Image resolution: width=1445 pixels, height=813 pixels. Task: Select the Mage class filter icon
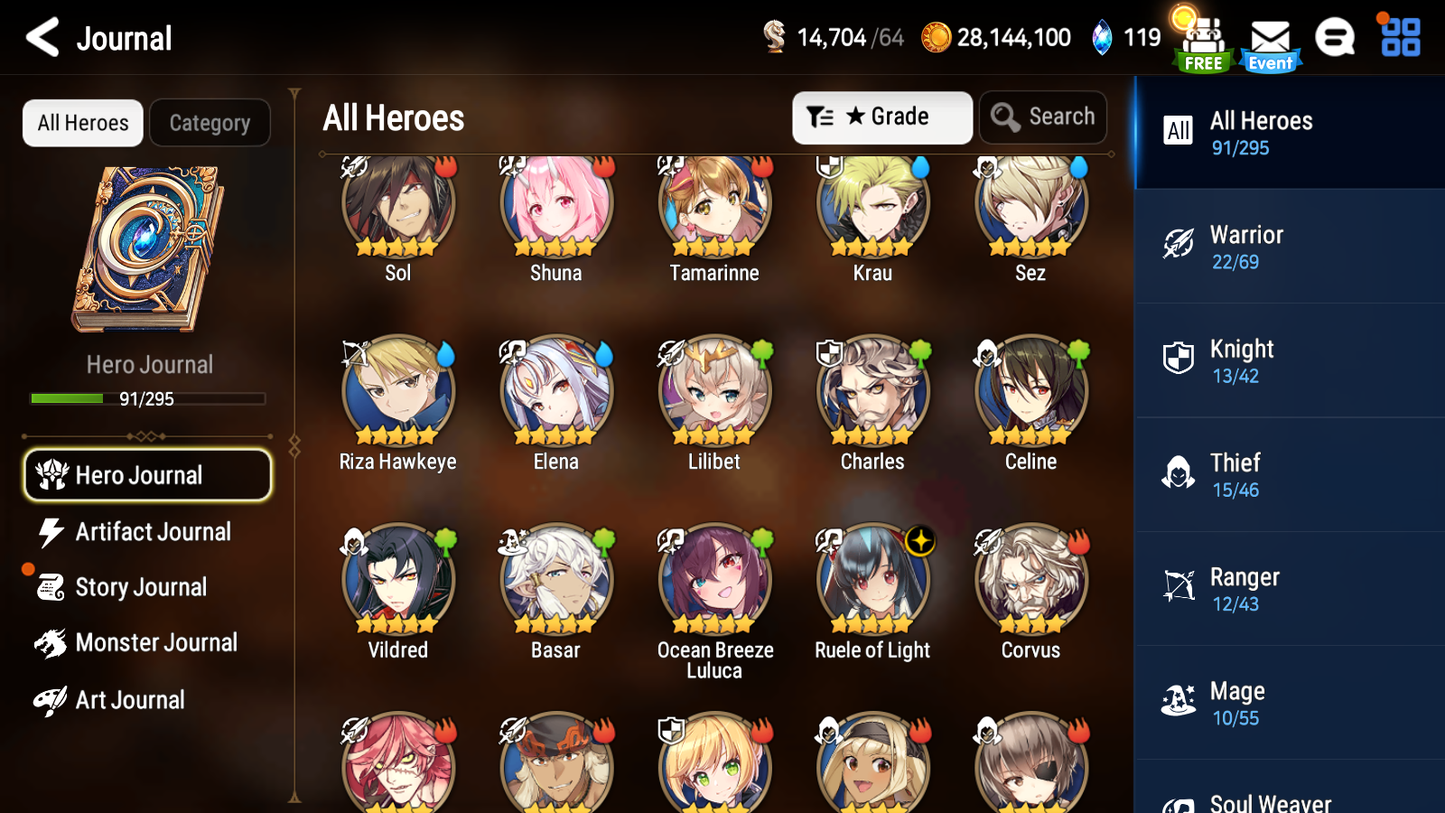(x=1179, y=701)
